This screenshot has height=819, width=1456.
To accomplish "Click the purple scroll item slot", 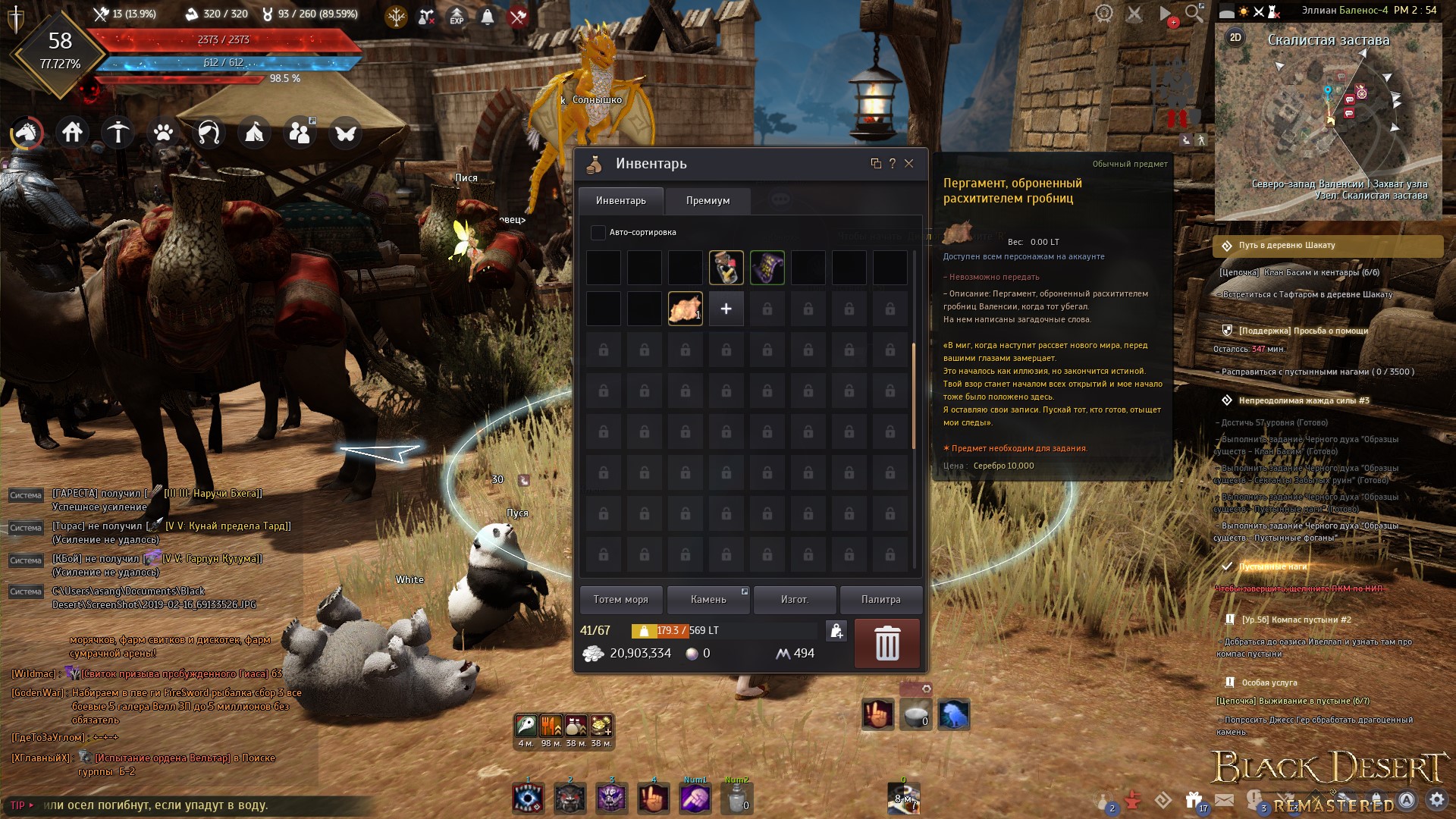I will (767, 268).
